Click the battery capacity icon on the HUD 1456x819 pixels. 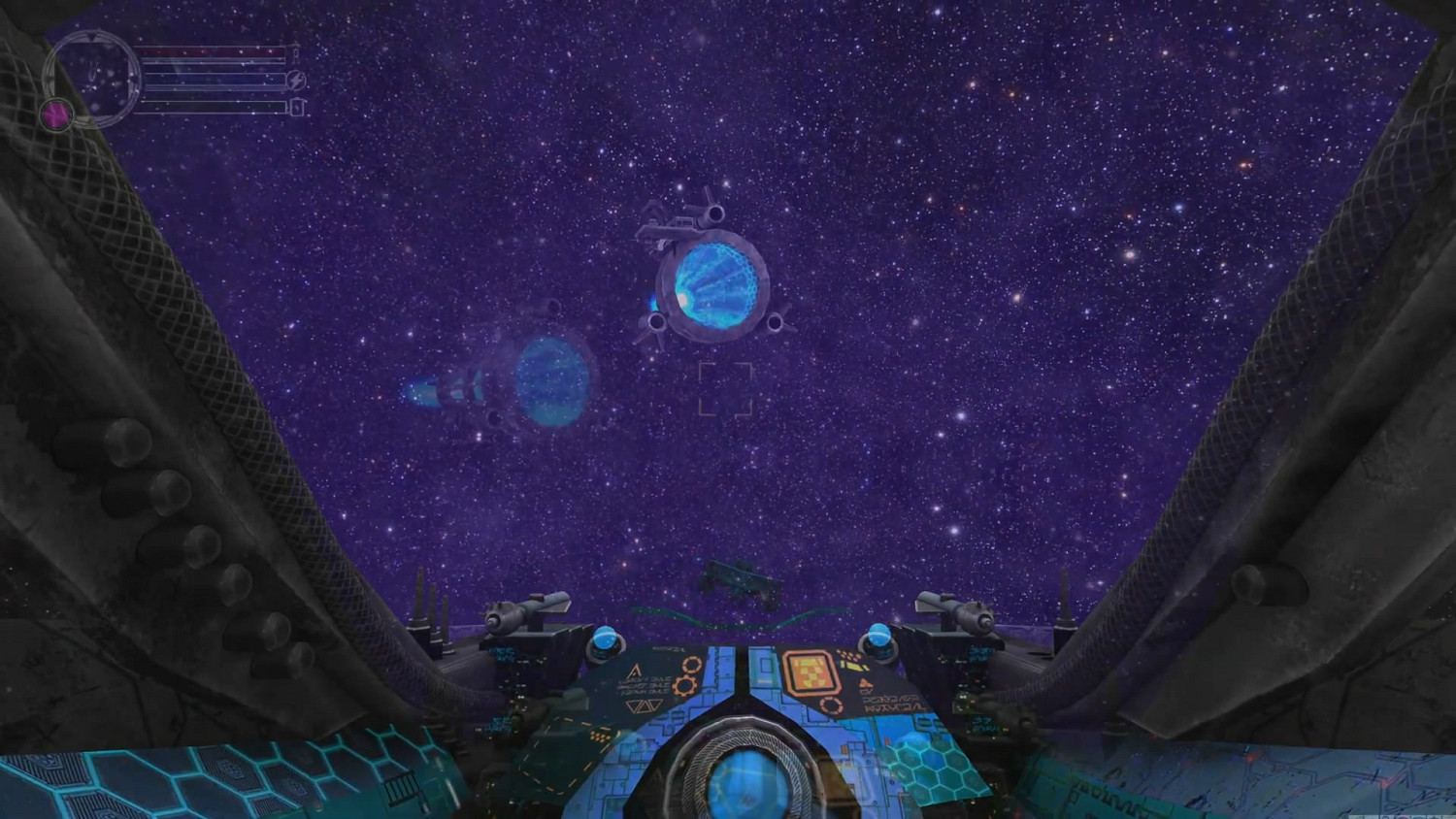pos(296,106)
